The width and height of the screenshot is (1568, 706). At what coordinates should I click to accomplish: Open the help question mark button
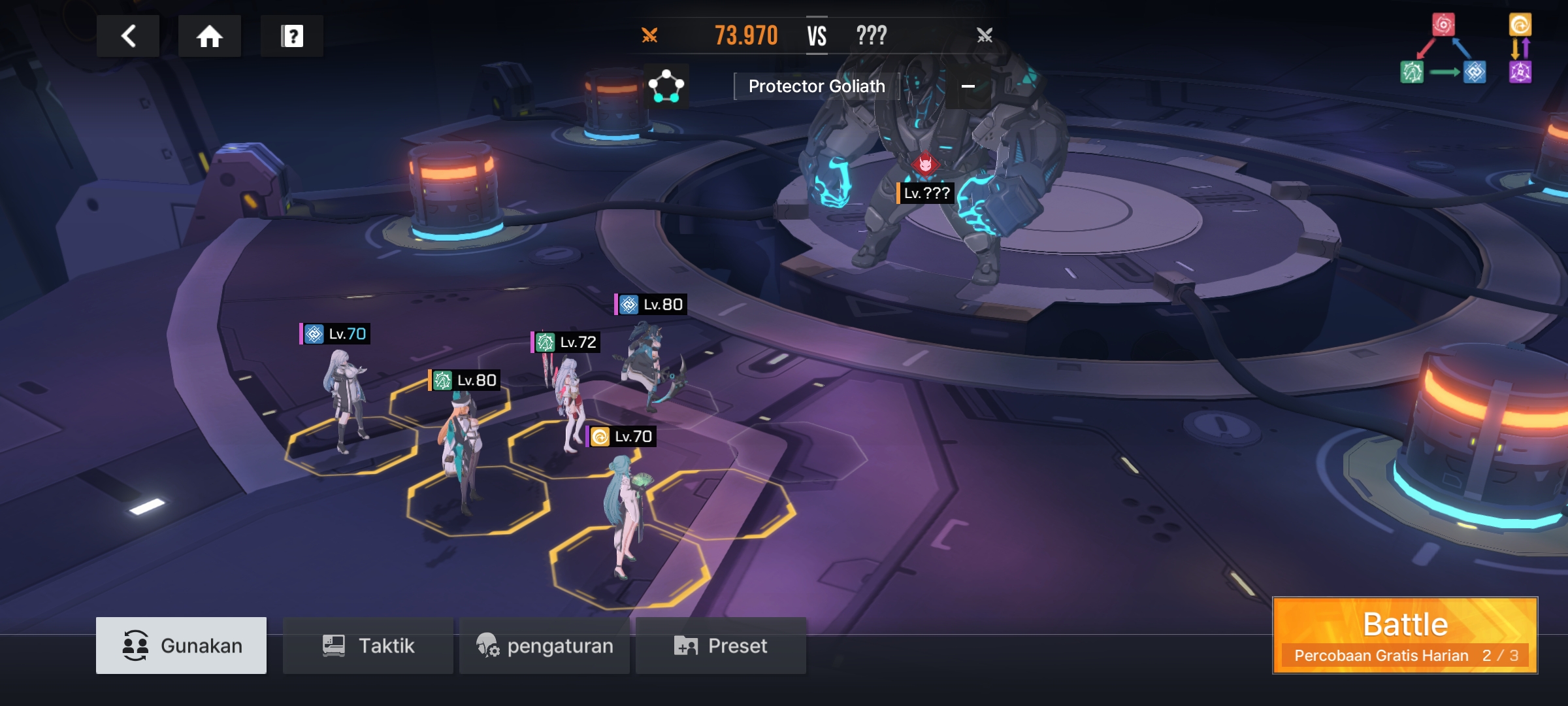[x=292, y=36]
